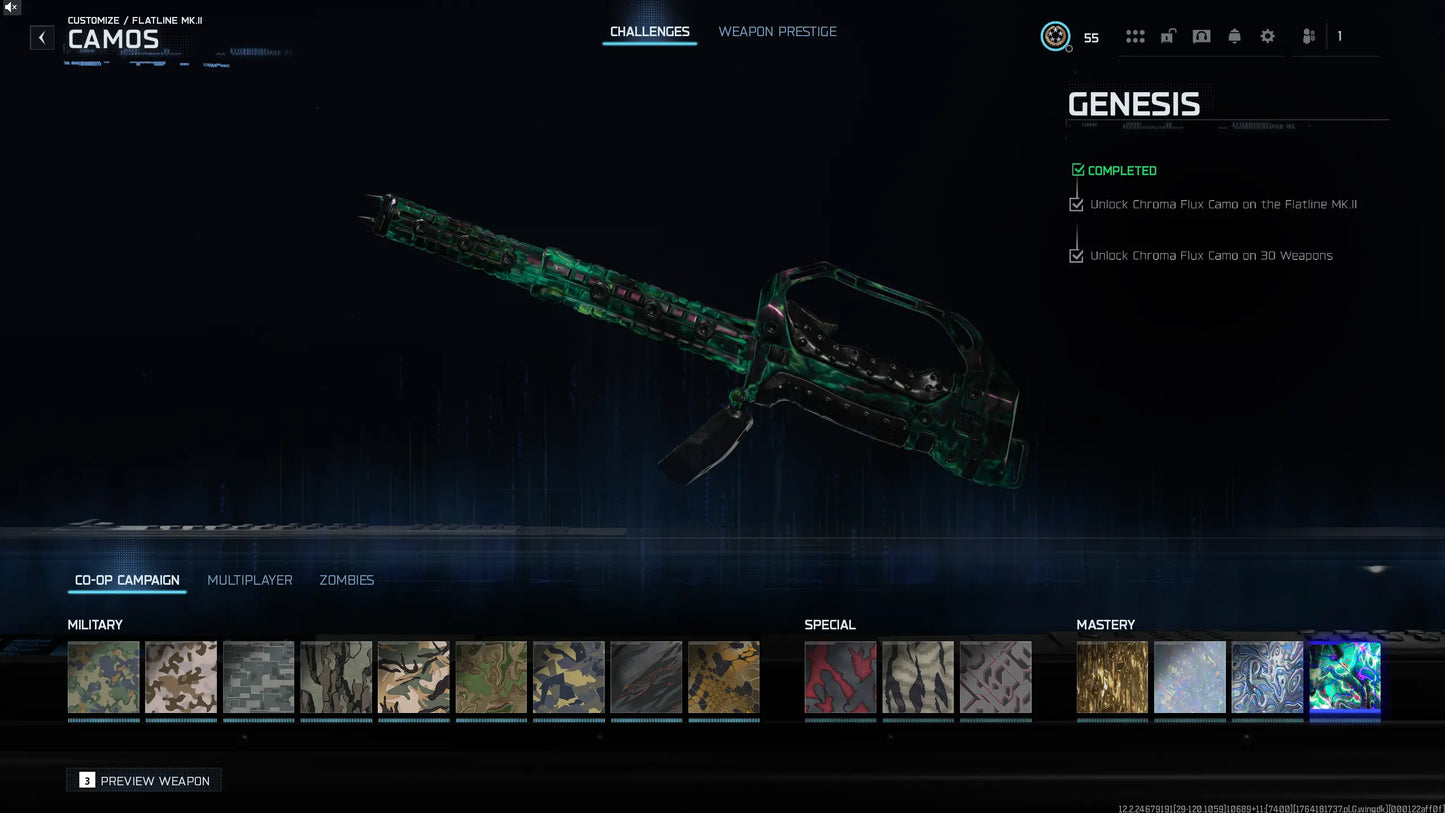Click the PREVIEW WEAPON button

(x=143, y=779)
